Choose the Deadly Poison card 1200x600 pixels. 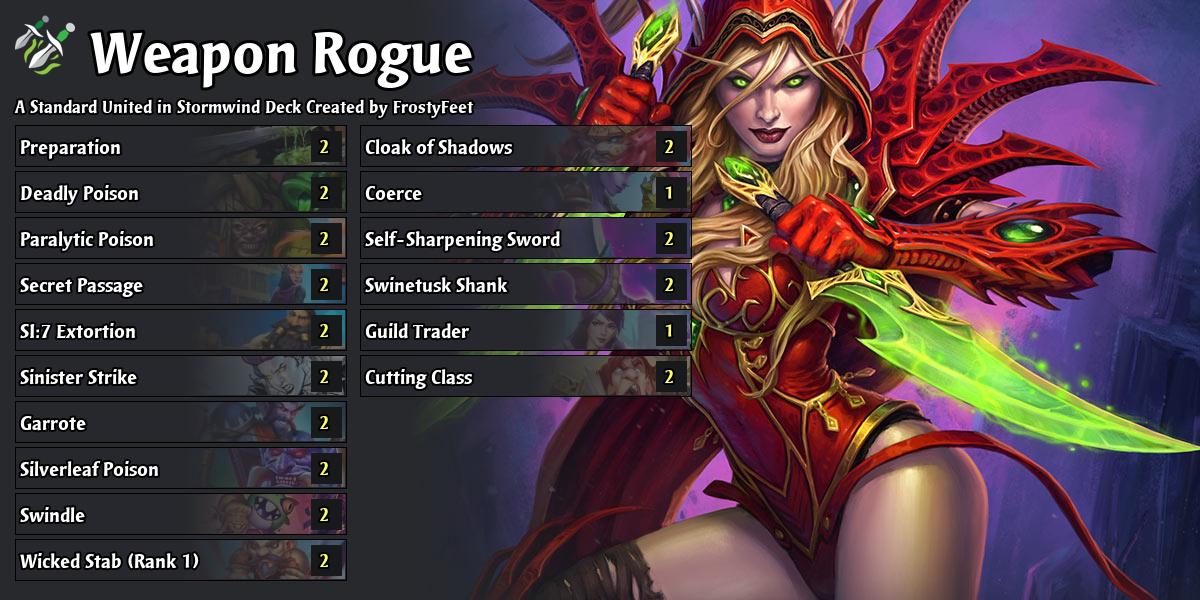[180, 193]
